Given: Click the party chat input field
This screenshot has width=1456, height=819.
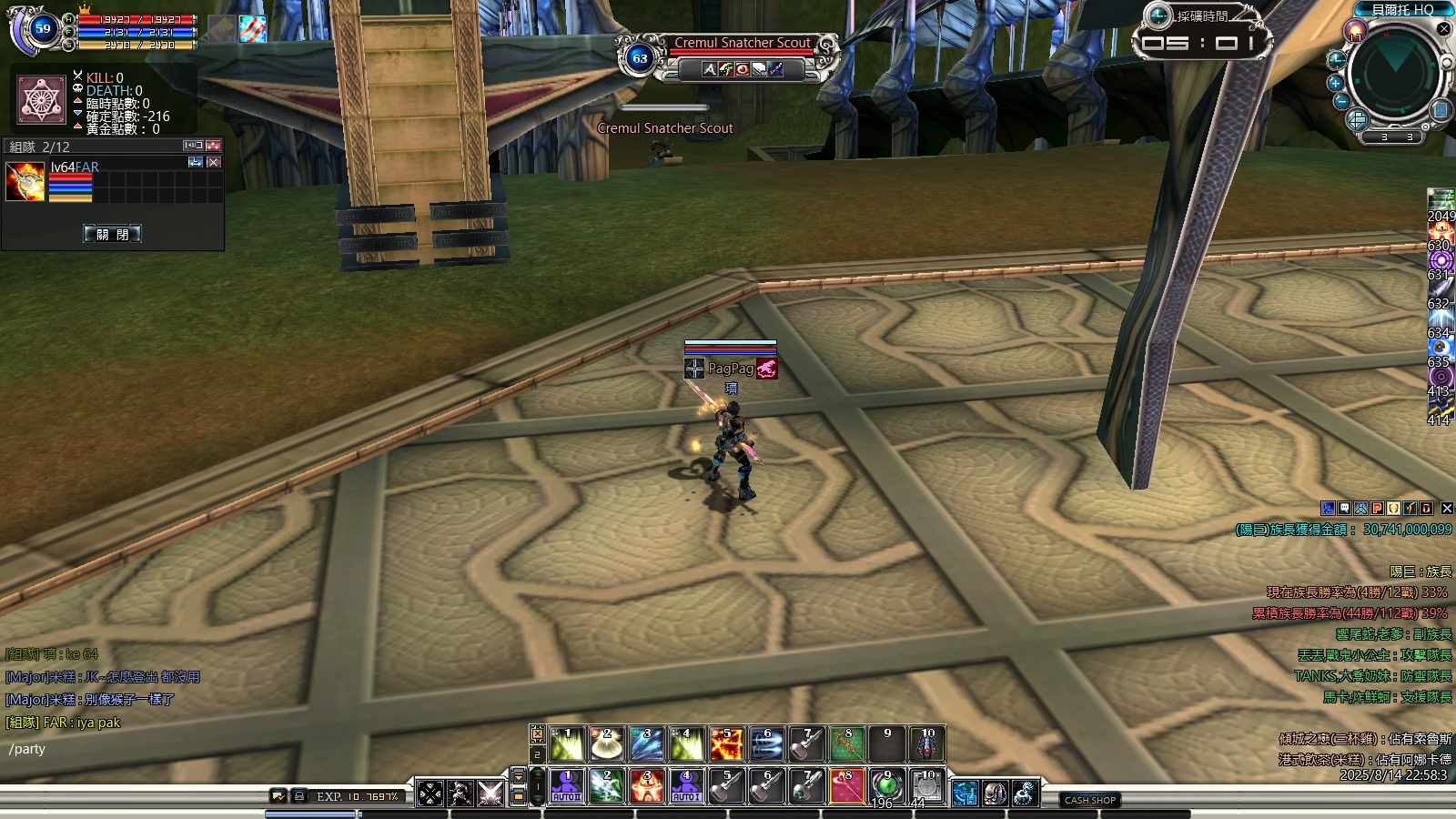Looking at the screenshot, I should pos(136,749).
